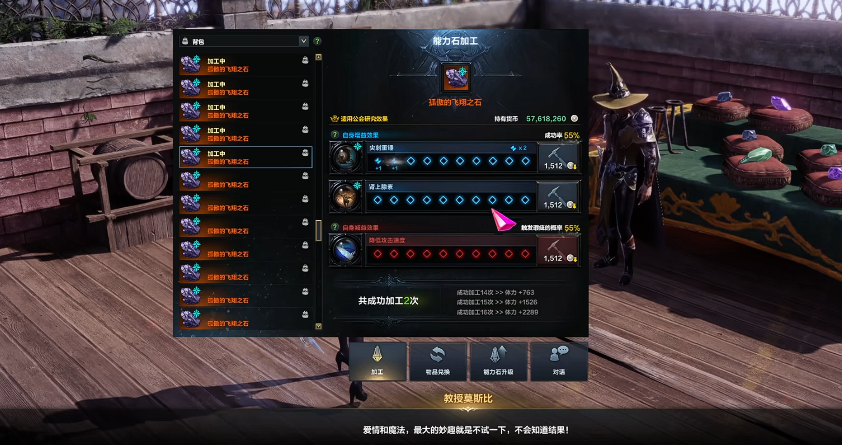
Task: Select the highlighted ability stone in the list
Action: pos(245,157)
